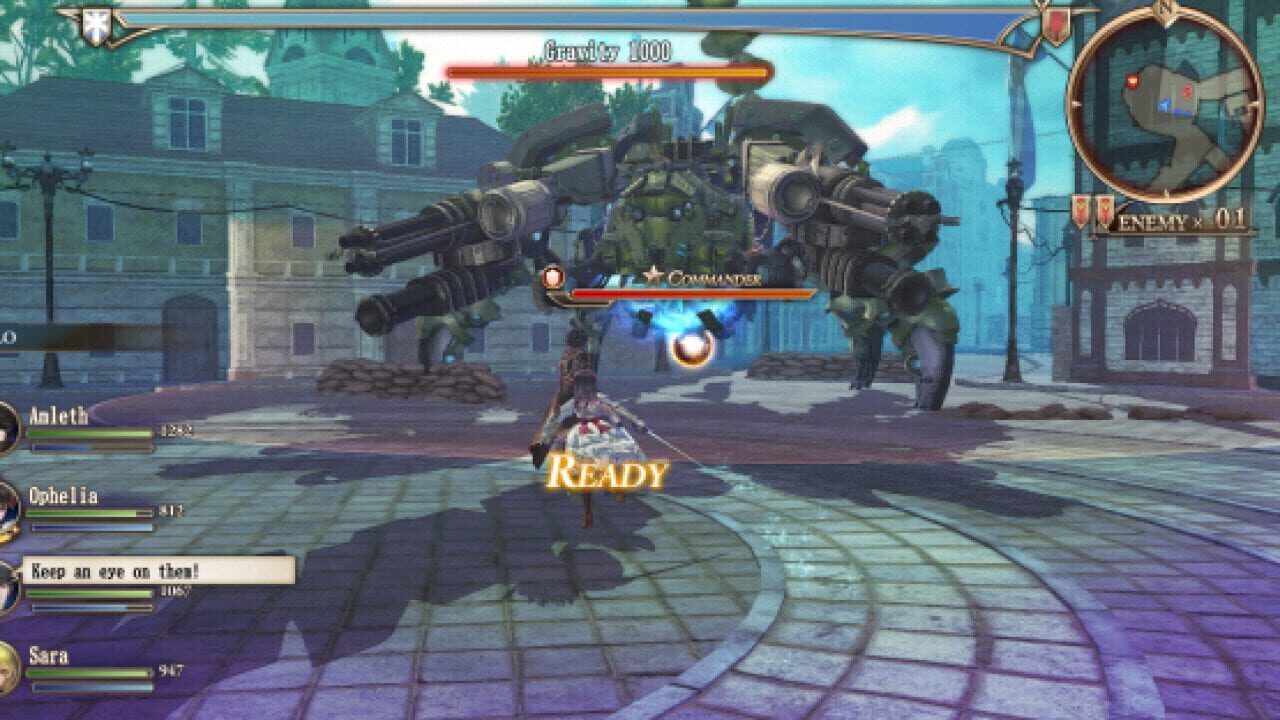Click the READY battle prompt
Screen dimensions: 1280x720
[x=608, y=472]
